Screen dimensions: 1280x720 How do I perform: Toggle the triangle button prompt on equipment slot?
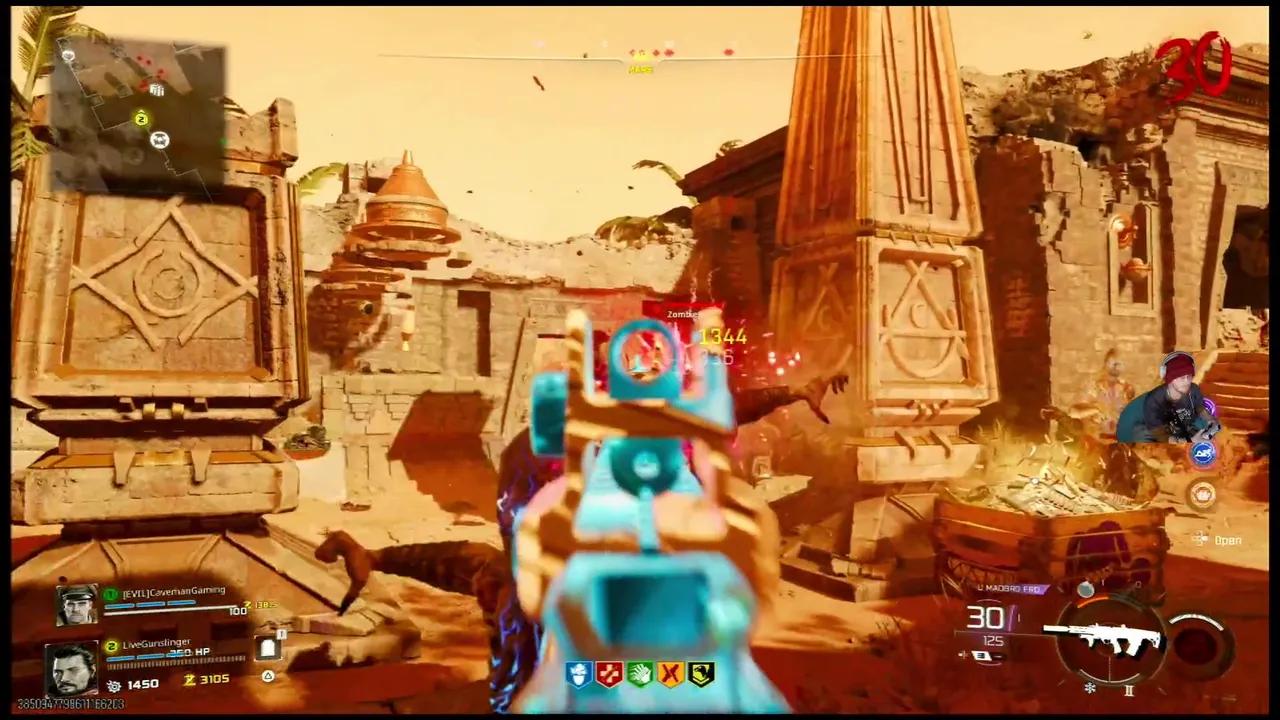(x=269, y=675)
